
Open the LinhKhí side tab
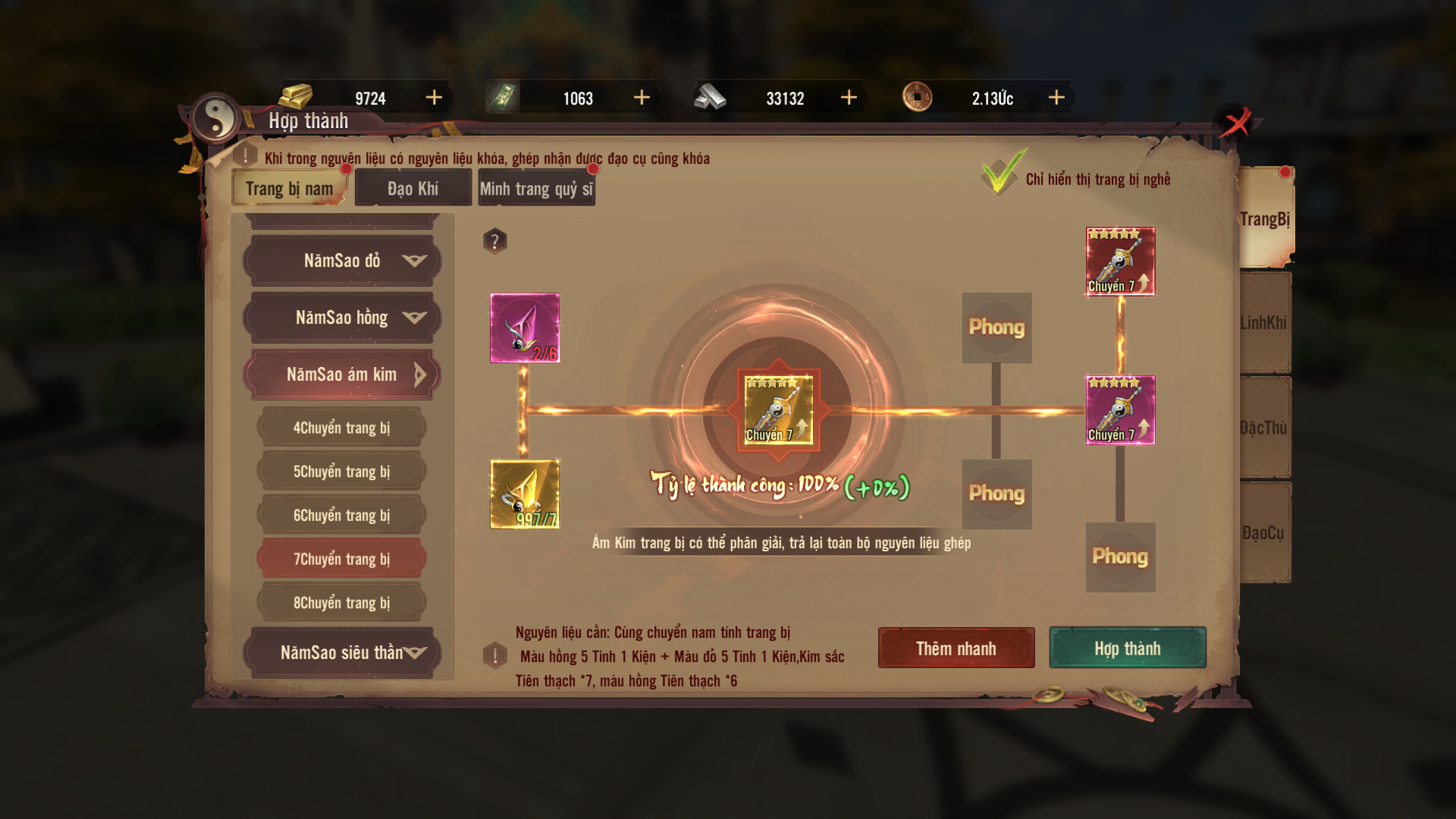coord(1264,323)
